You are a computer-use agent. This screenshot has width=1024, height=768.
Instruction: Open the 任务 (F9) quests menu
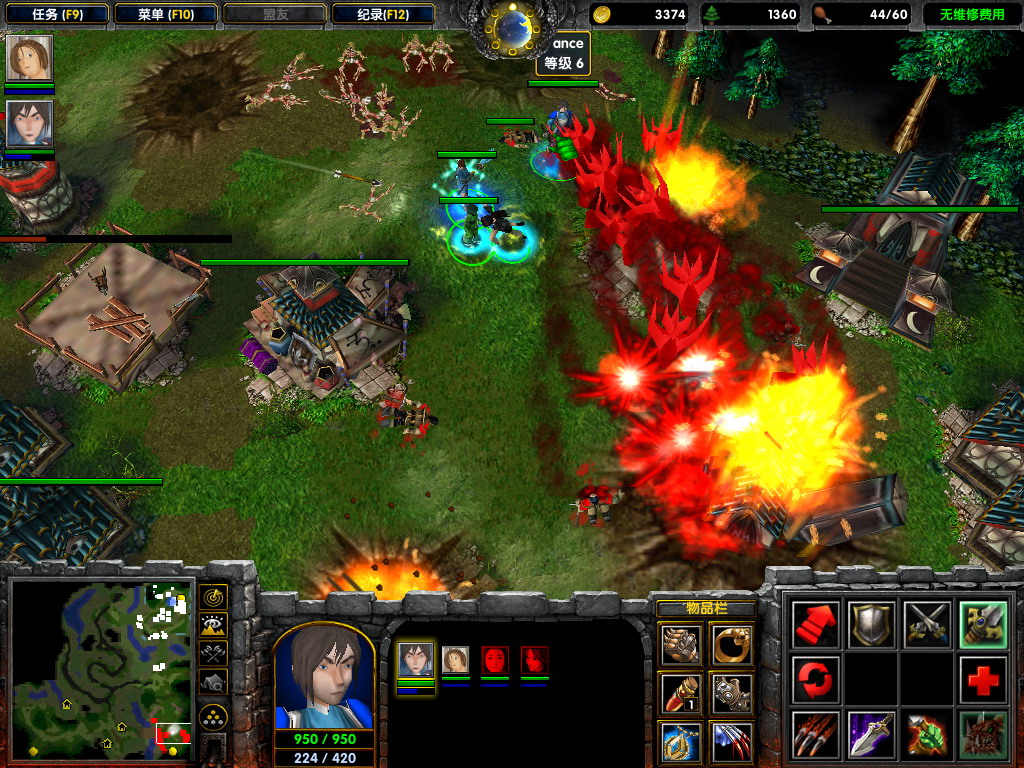(x=56, y=14)
